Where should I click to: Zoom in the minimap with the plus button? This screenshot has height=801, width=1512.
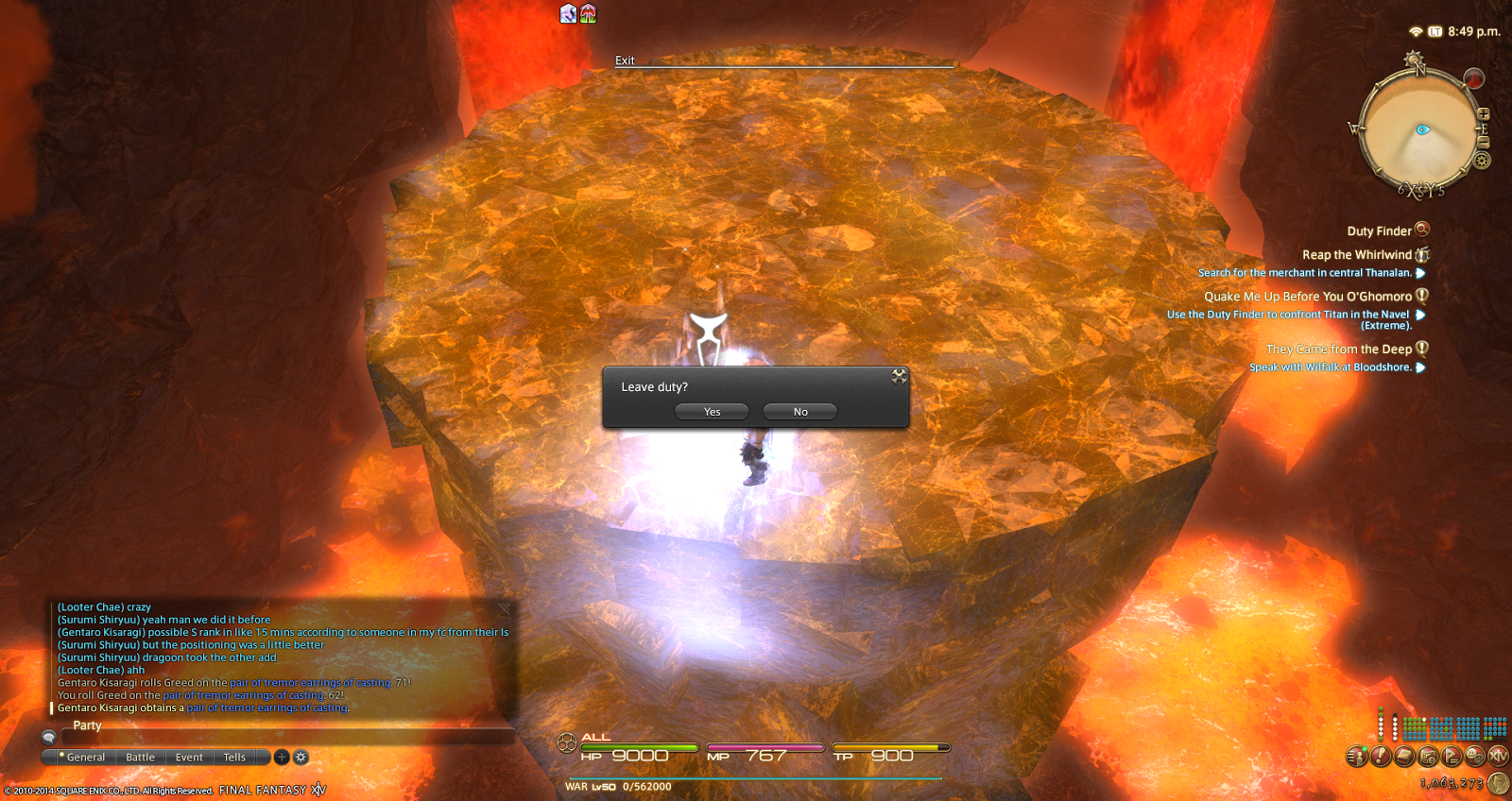(x=1484, y=112)
